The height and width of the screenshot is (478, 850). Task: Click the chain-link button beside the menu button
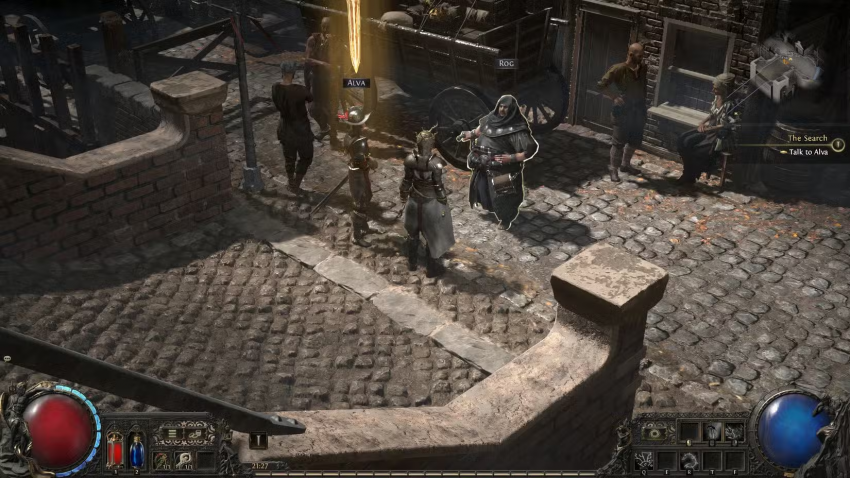click(x=196, y=434)
